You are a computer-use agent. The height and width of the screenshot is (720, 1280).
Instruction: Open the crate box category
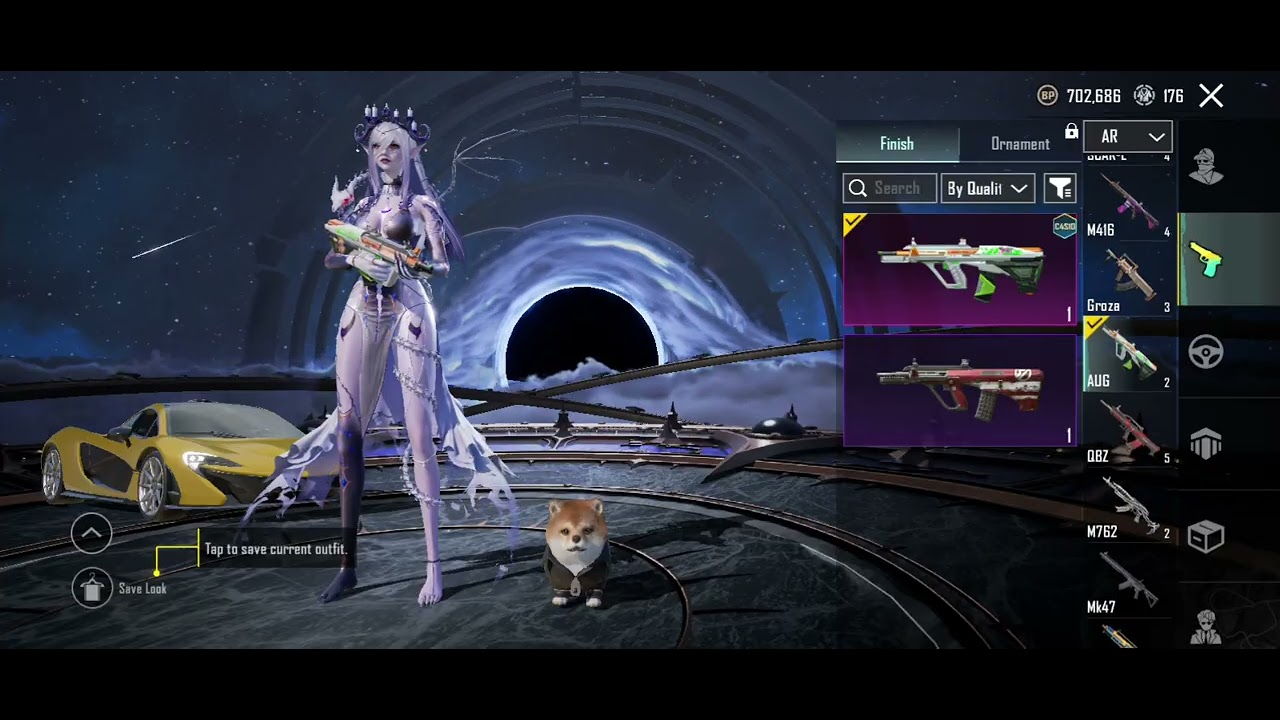(x=1206, y=537)
